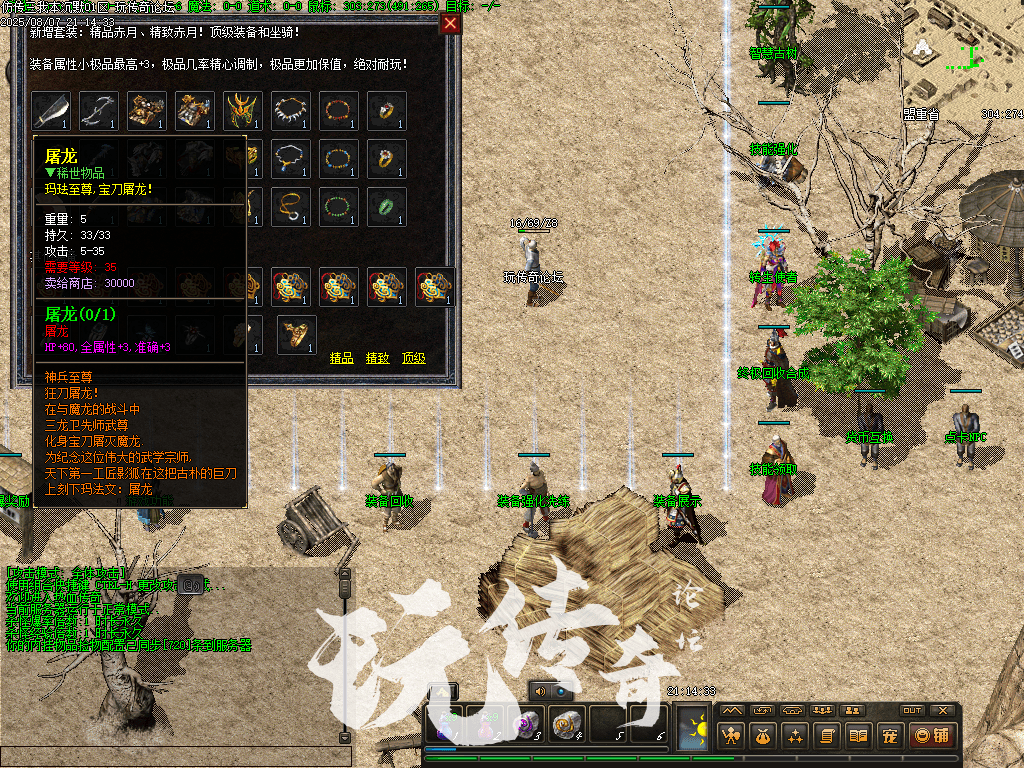Toggle the sound speaker button
Screen dimensions: 1024x768
click(x=541, y=691)
